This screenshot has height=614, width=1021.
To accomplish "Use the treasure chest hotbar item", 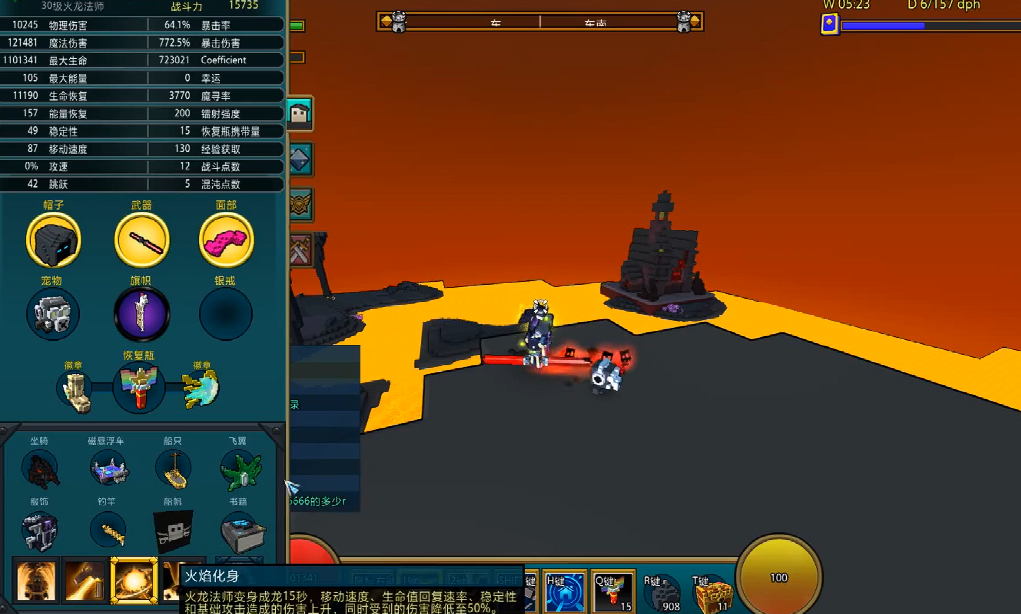I will tap(712, 596).
